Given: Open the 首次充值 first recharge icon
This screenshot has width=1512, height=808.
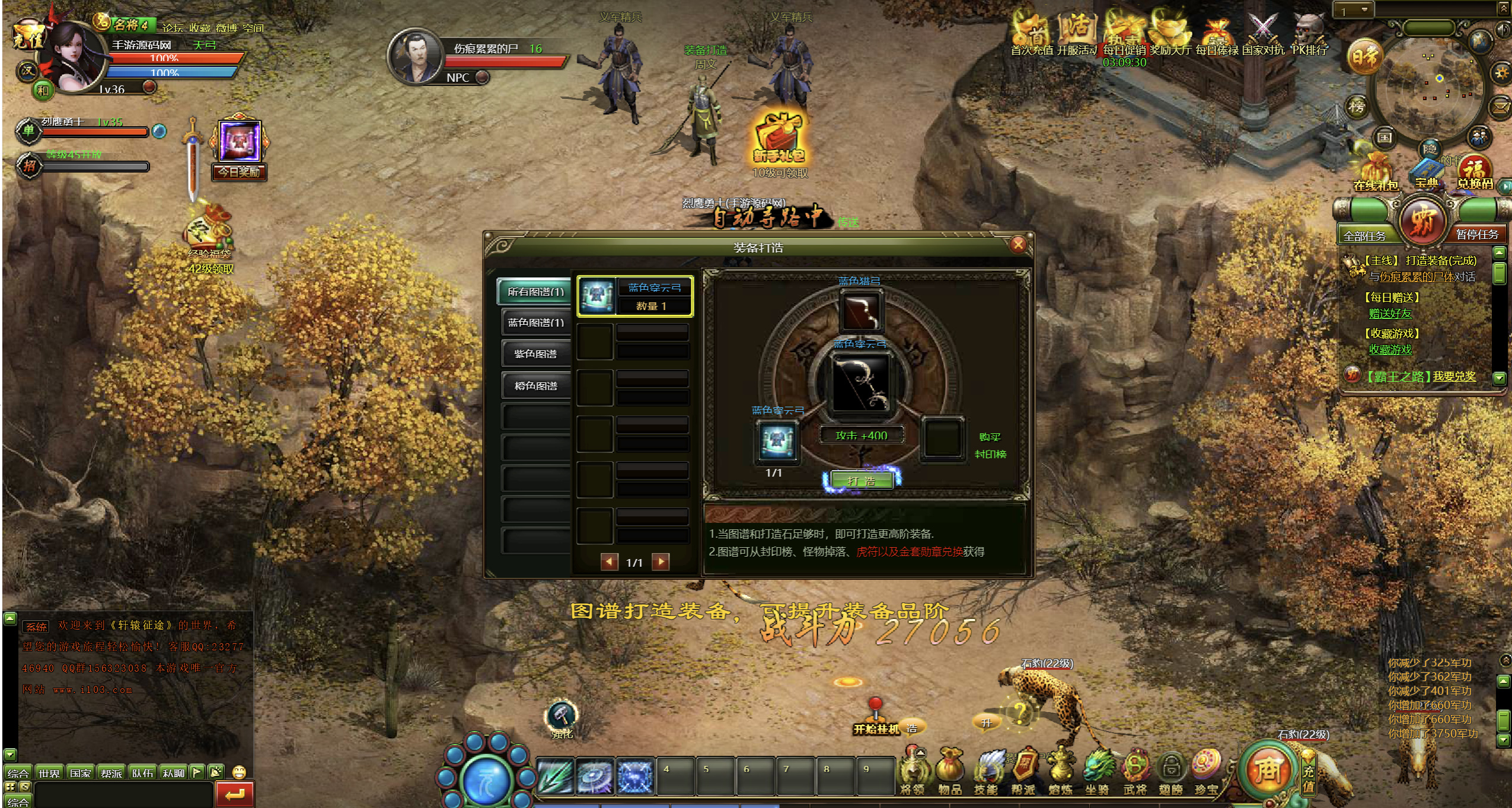Looking at the screenshot, I should pos(1032,34).
